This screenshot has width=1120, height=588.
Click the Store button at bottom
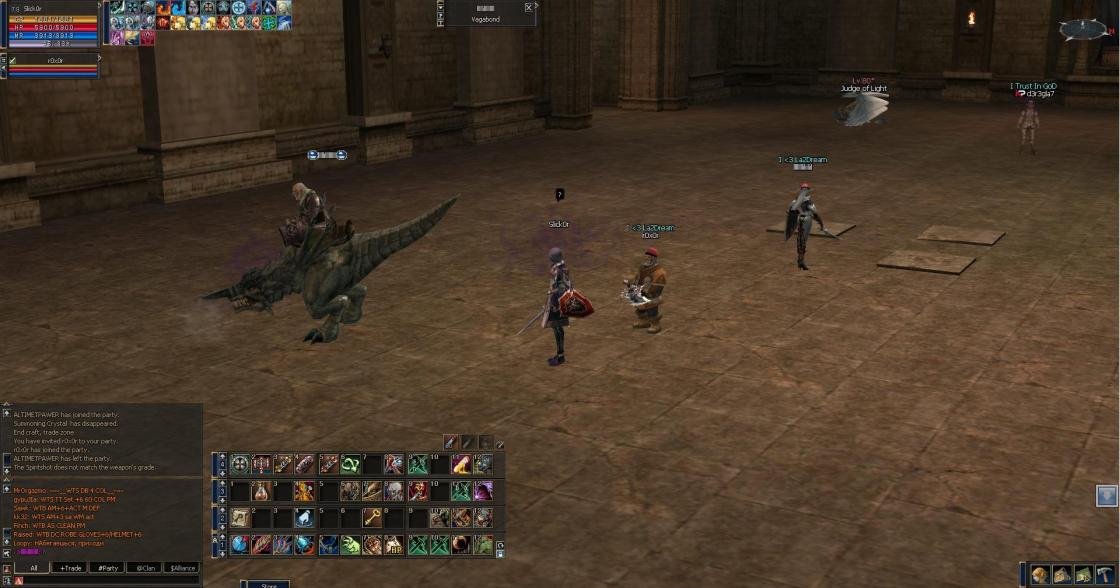tap(268, 585)
